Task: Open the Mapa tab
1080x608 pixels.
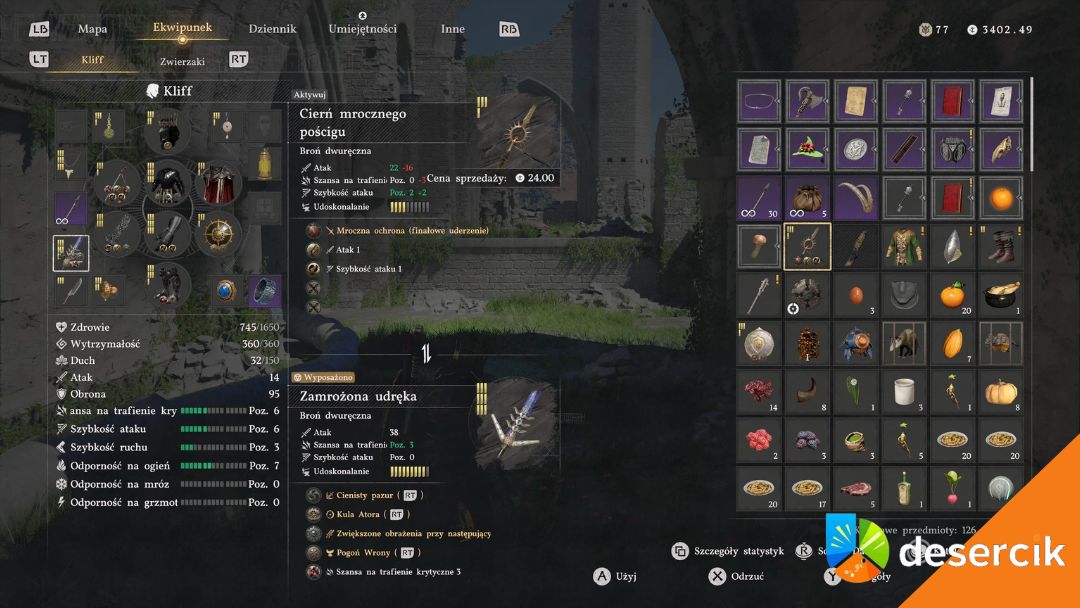Action: pos(92,29)
